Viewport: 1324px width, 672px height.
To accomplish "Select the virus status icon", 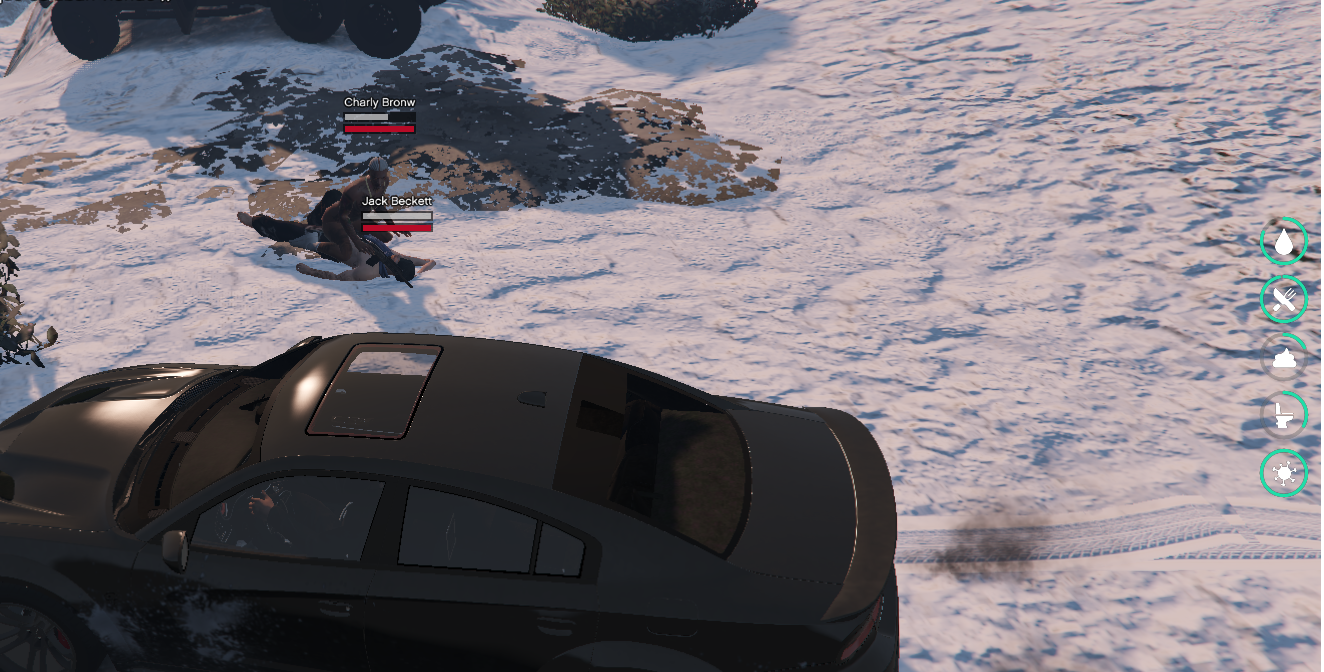I will click(x=1284, y=473).
